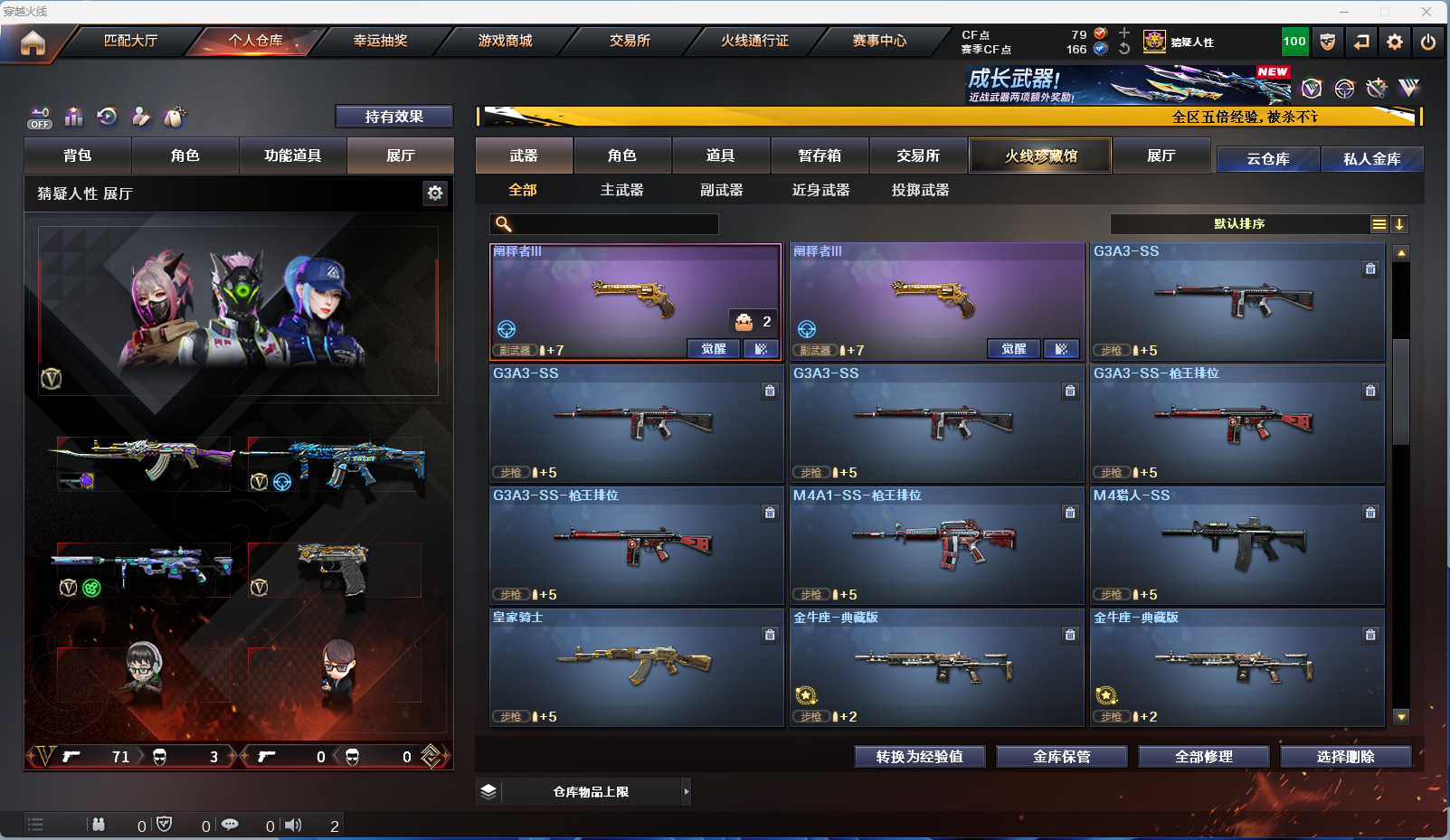Viewport: 1450px width, 840px height.
Task: Switch to the 背包 backpack tab
Action: pyautogui.click(x=78, y=156)
